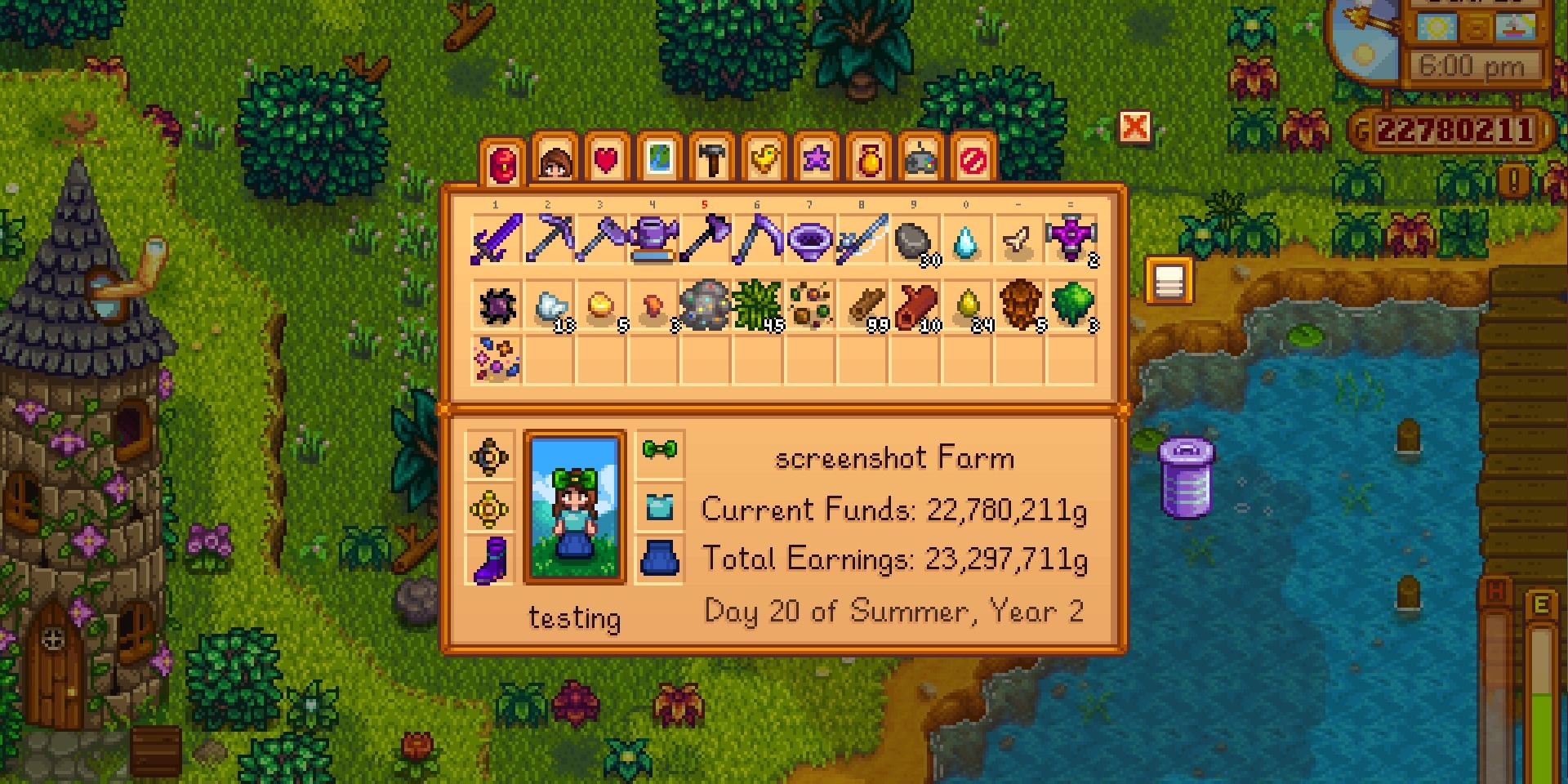Open the Crafting tab with the hammer icon
The image size is (1568, 784).
712,159
